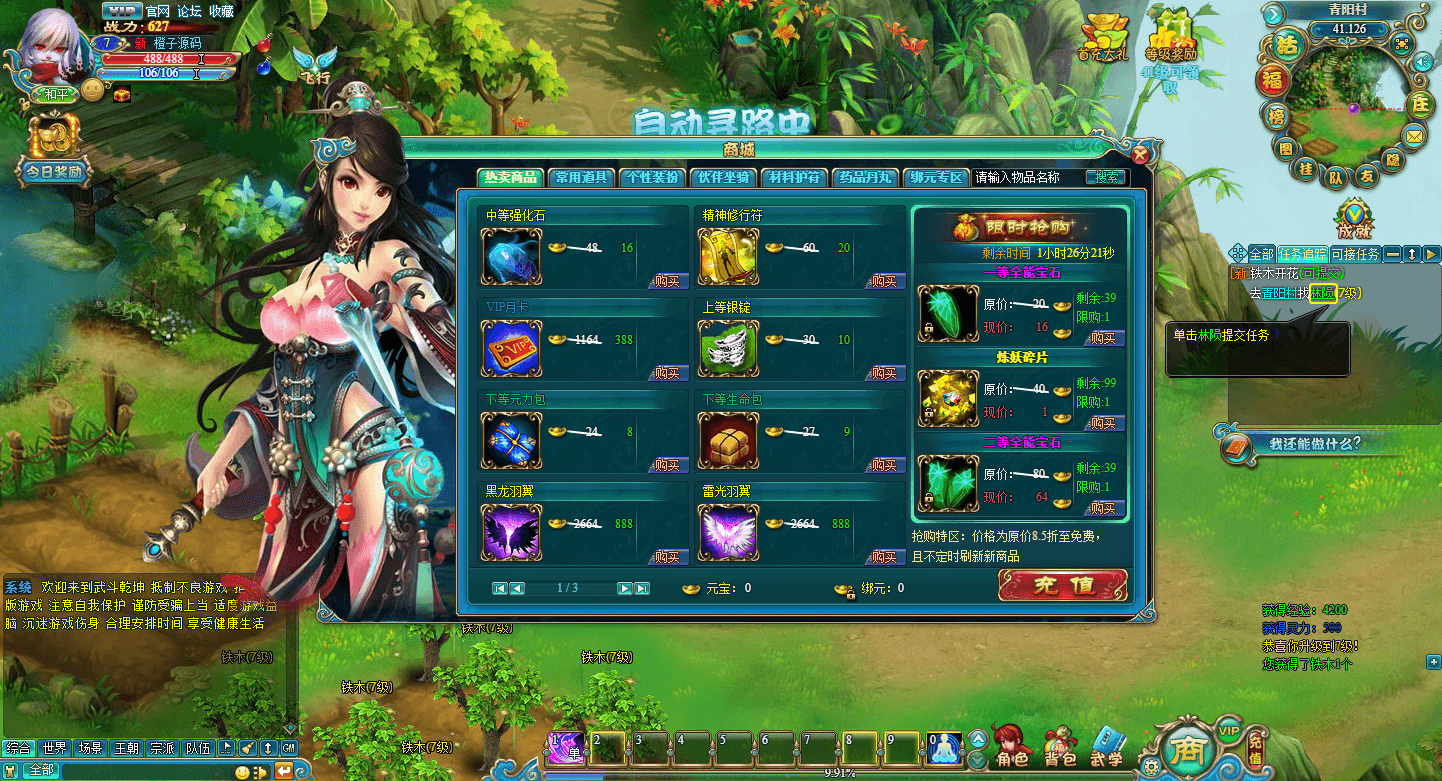The width and height of the screenshot is (1442, 781).
Task: Open the 角色 character panel
Action: [1011, 746]
